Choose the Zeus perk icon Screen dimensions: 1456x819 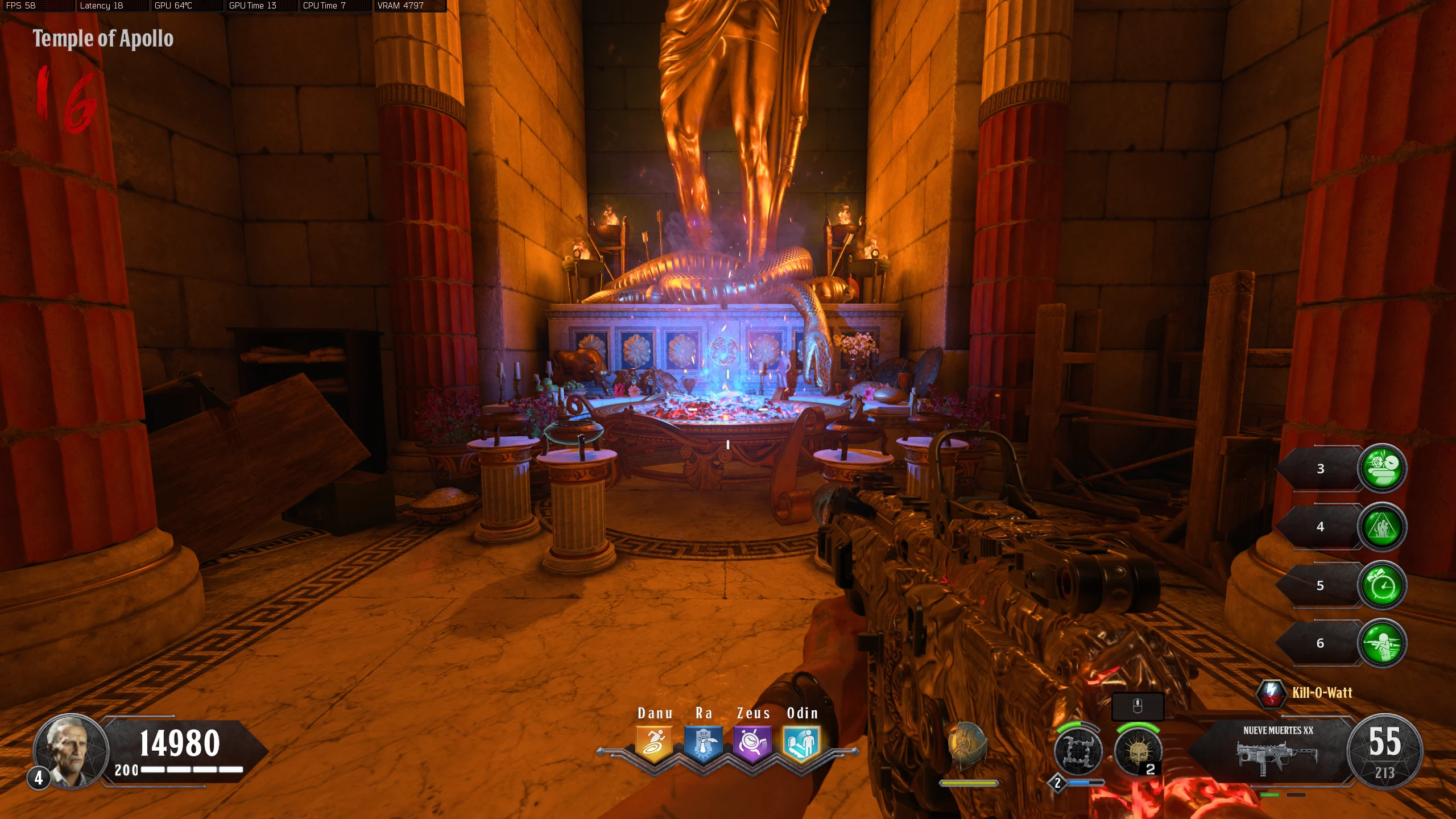click(x=752, y=743)
